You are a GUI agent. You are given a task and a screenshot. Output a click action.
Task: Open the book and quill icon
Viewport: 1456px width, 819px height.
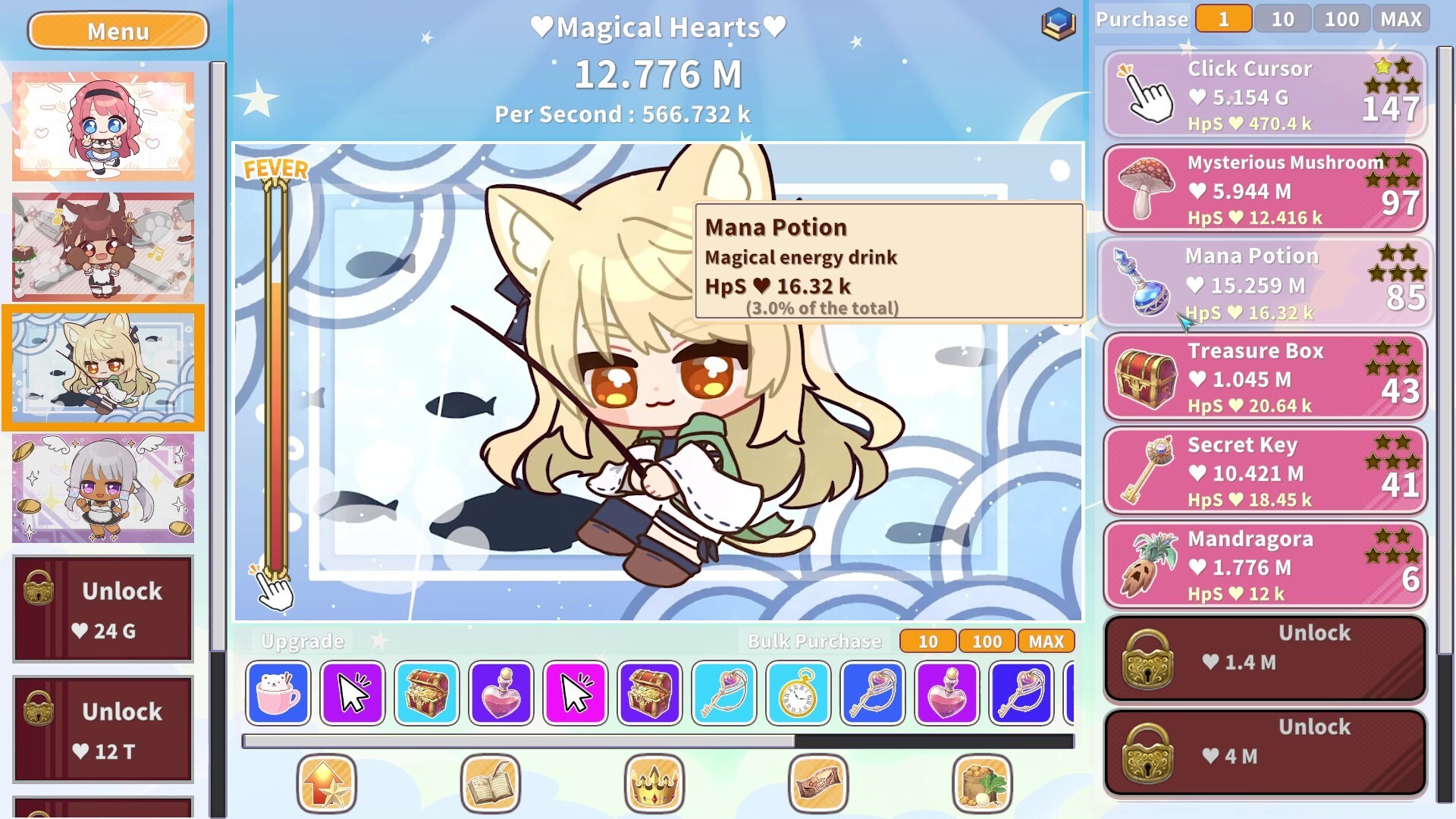click(x=491, y=783)
